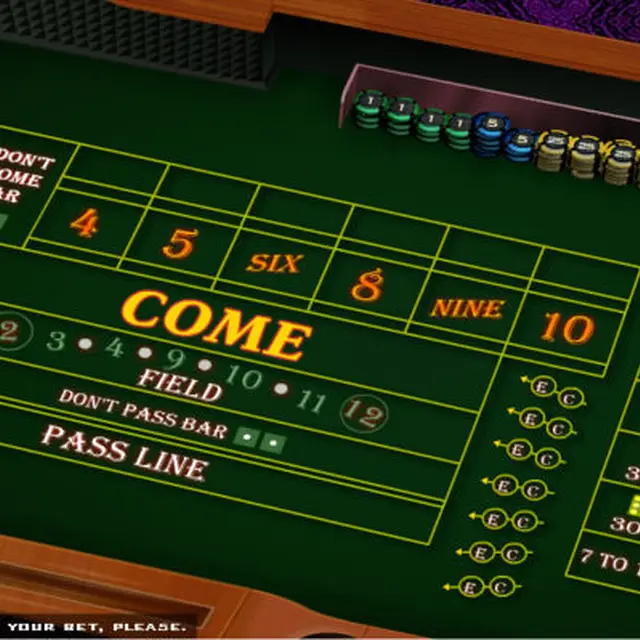Bet on the SIX point box

tap(274, 263)
